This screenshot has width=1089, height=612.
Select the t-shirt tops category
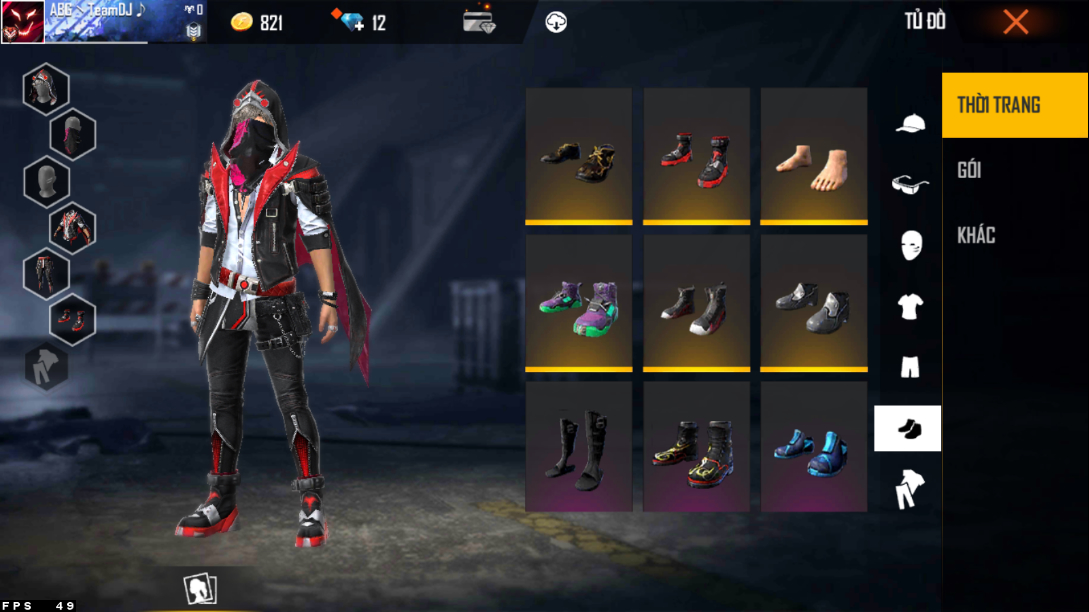909,306
